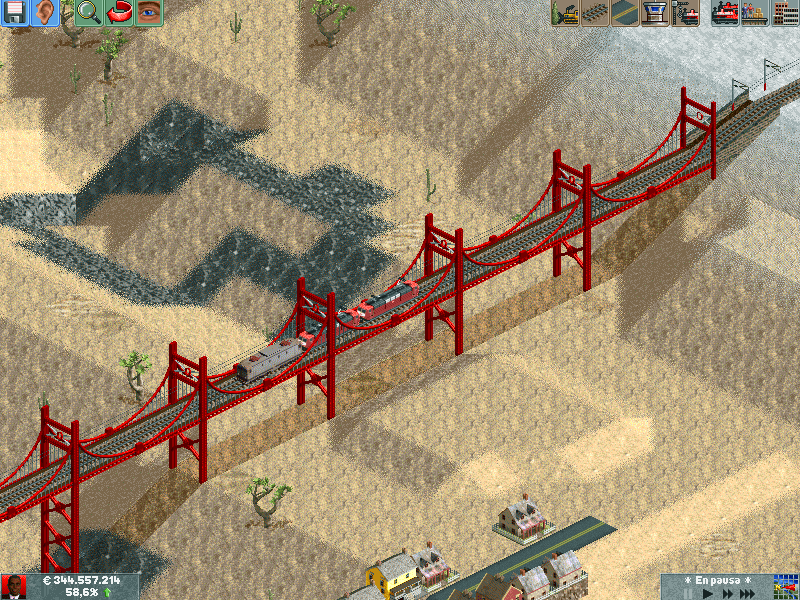Open the red locomotive vehicle list
Viewport: 800px width, 600px height.
724,13
